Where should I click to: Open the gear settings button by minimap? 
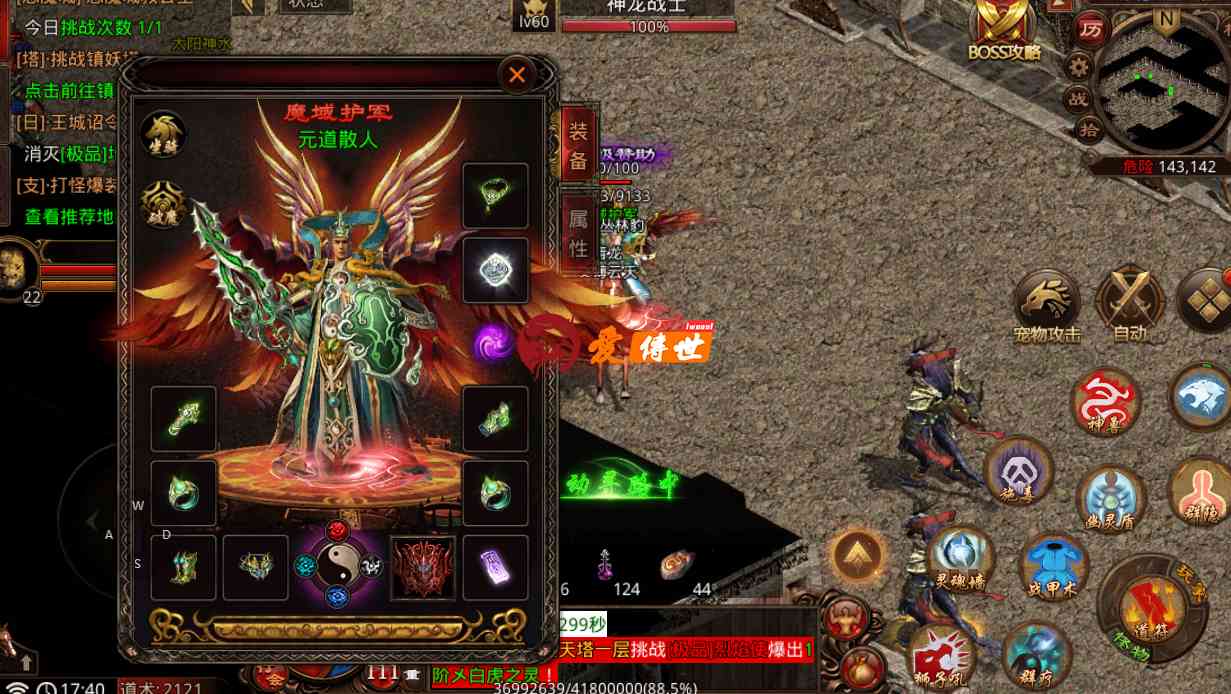tap(1078, 67)
